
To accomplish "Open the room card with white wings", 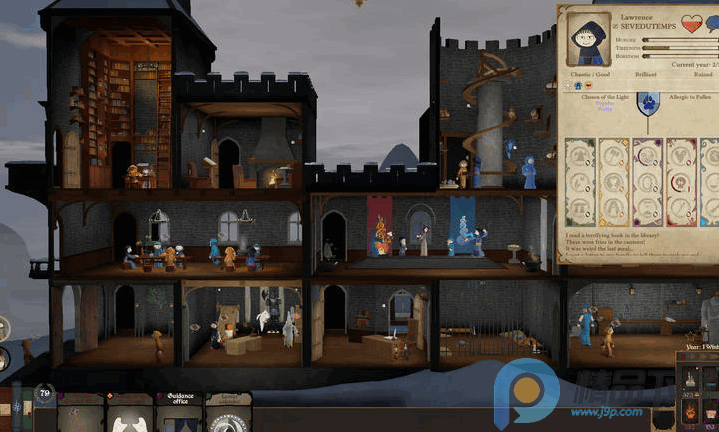I will 129,414.
